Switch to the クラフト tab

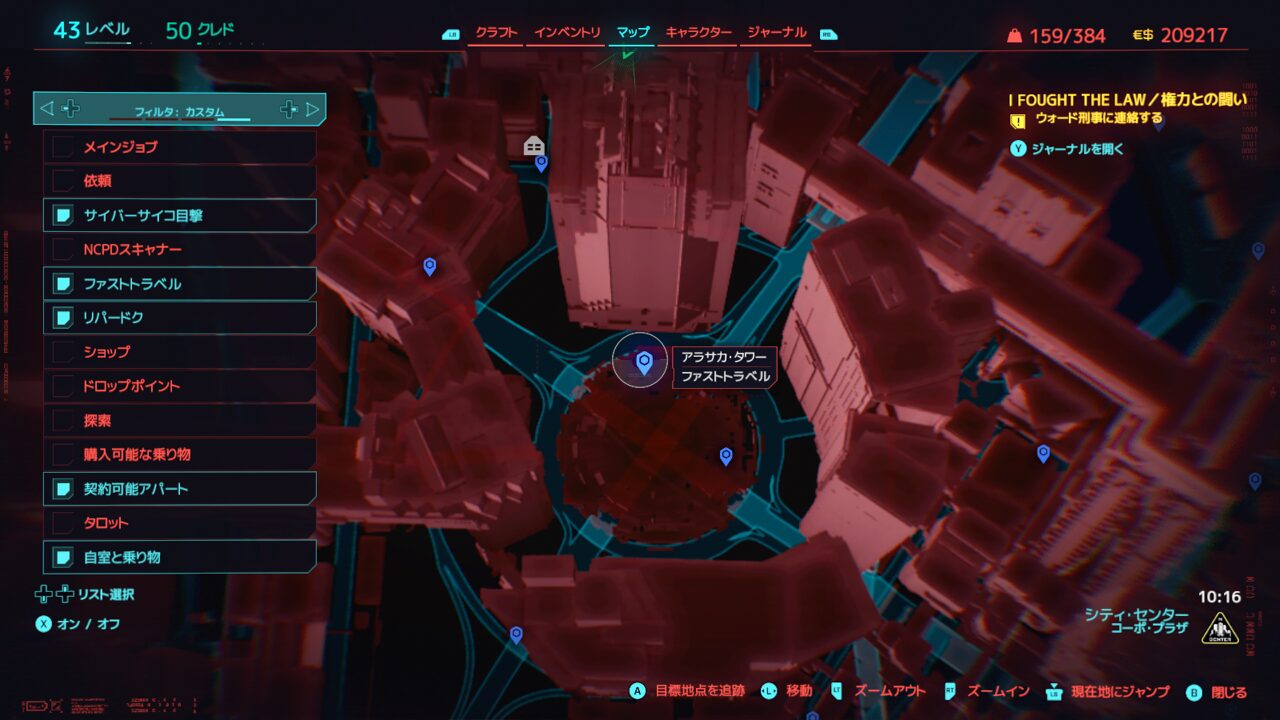(496, 33)
